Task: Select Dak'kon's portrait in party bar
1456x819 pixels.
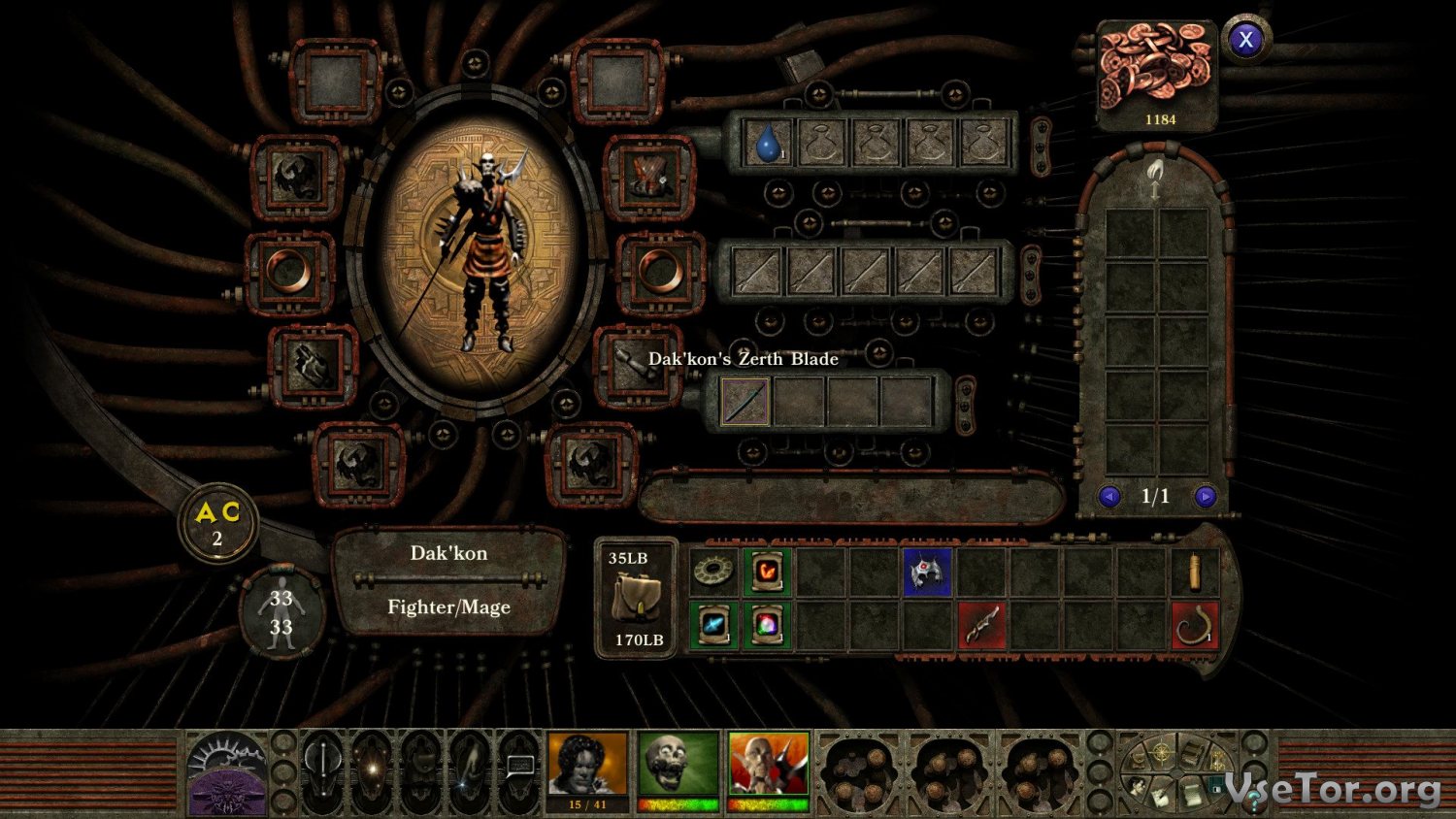Action: [x=769, y=764]
